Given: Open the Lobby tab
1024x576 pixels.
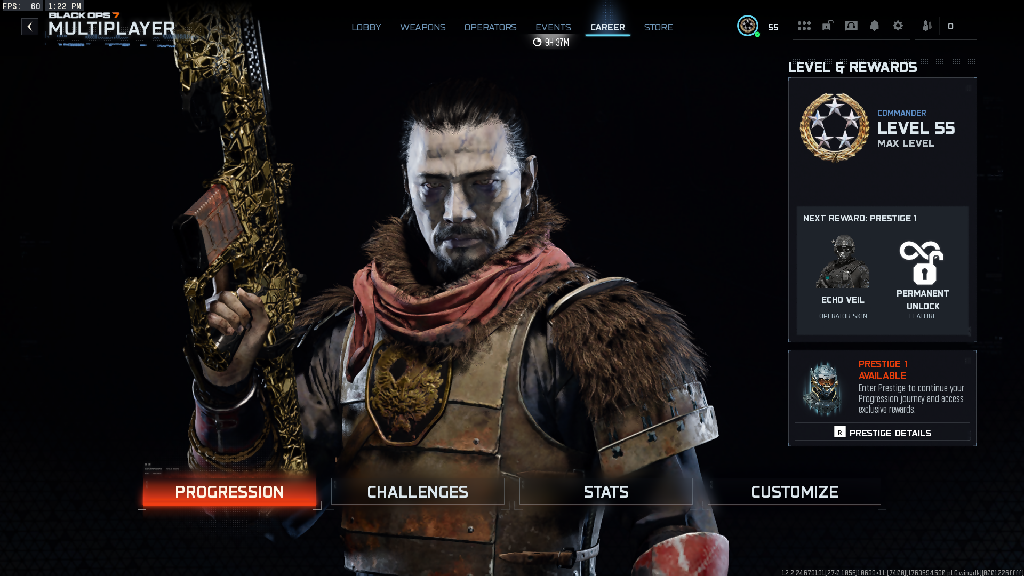Looking at the screenshot, I should (x=367, y=27).
